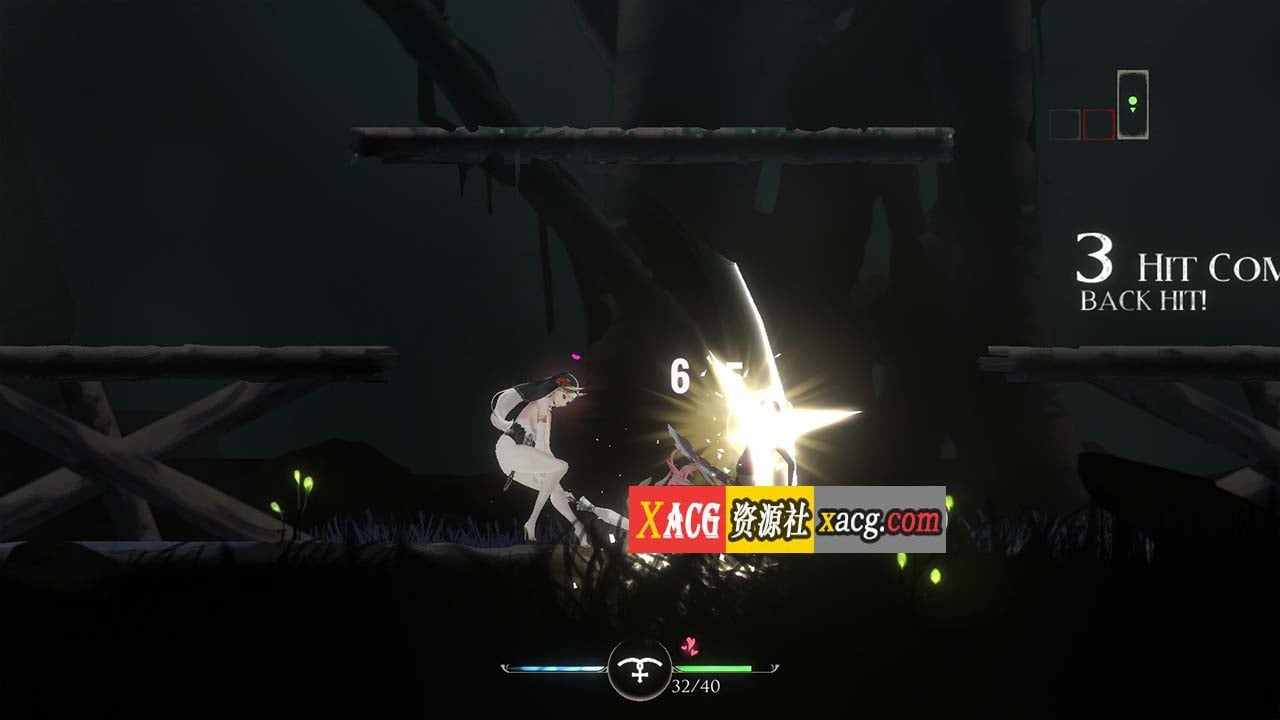Select the downward arrow under the minimap marker
1280x720 pixels.
tap(1133, 110)
